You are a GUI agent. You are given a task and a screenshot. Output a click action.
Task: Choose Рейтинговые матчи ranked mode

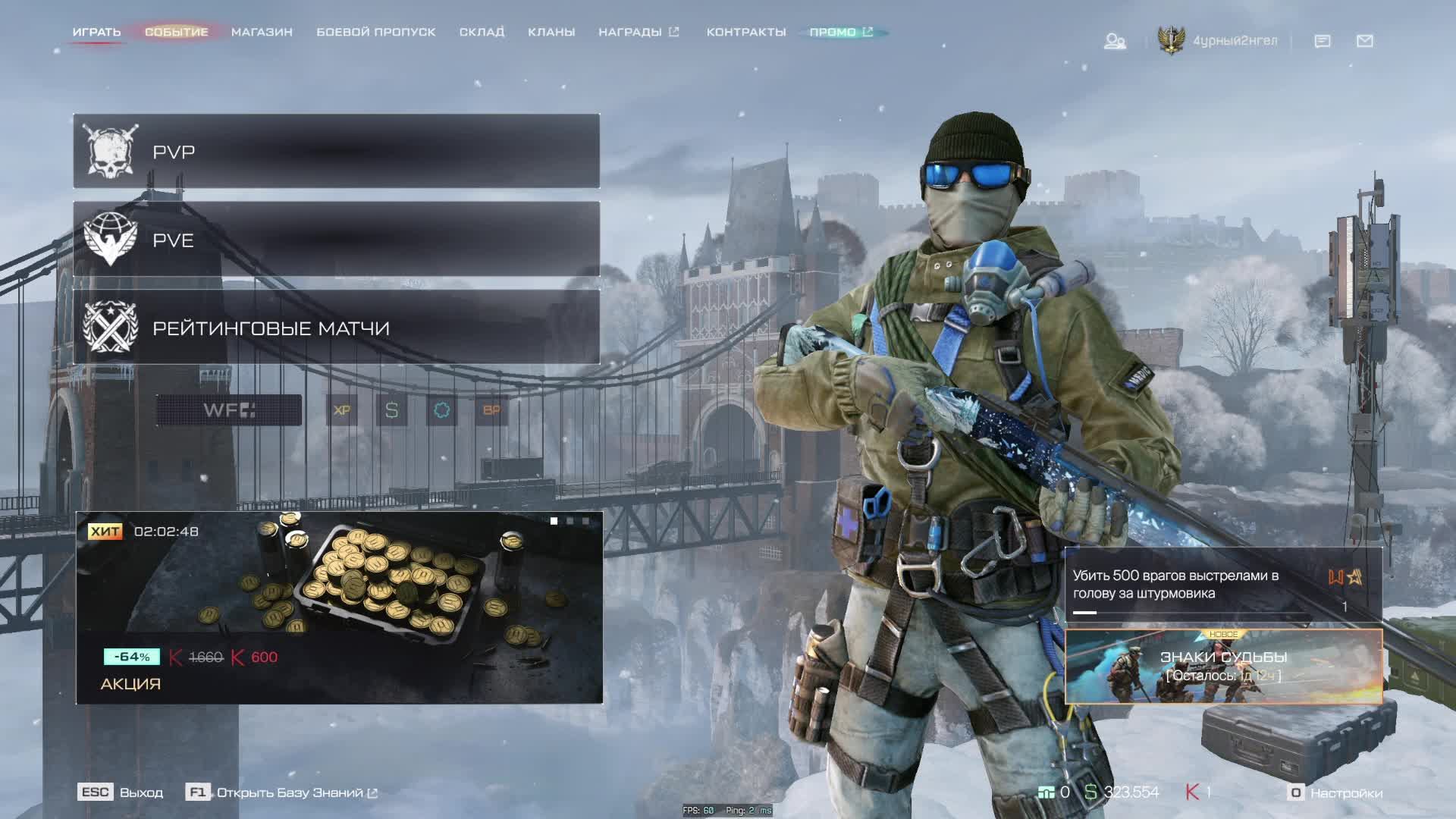(336, 328)
